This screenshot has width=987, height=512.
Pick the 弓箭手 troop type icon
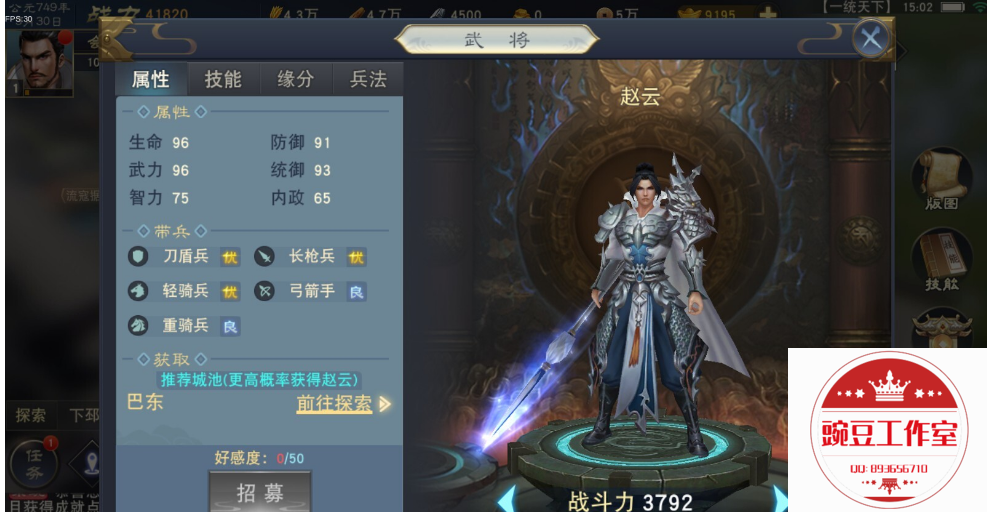click(264, 291)
